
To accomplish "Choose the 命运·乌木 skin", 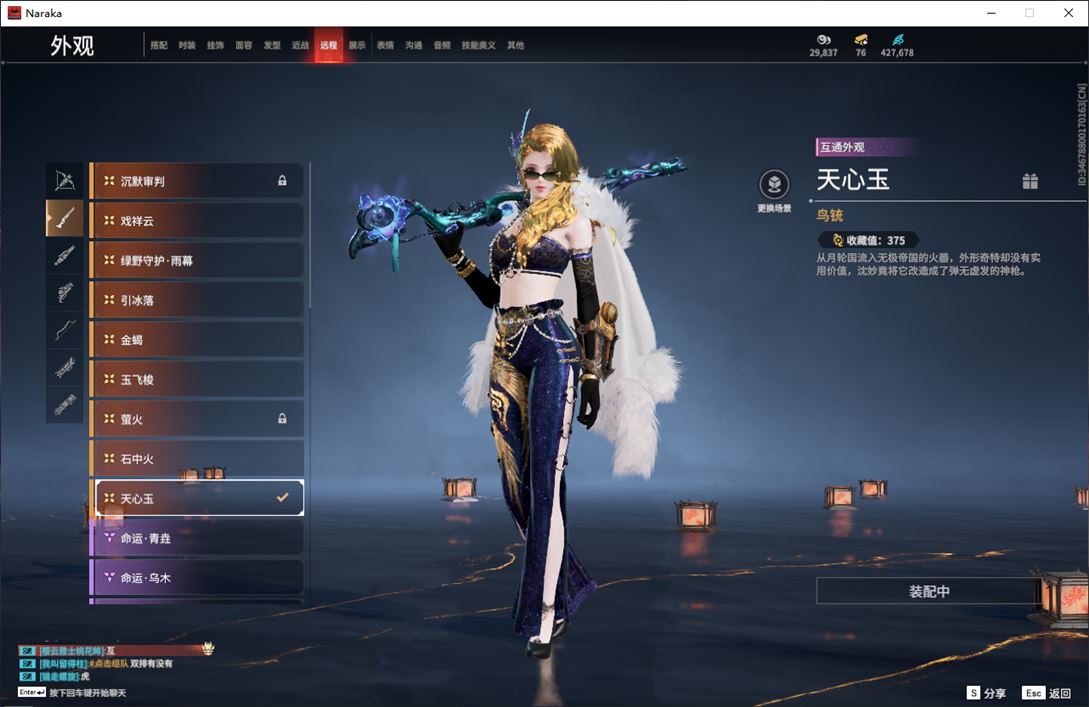I will (197, 578).
